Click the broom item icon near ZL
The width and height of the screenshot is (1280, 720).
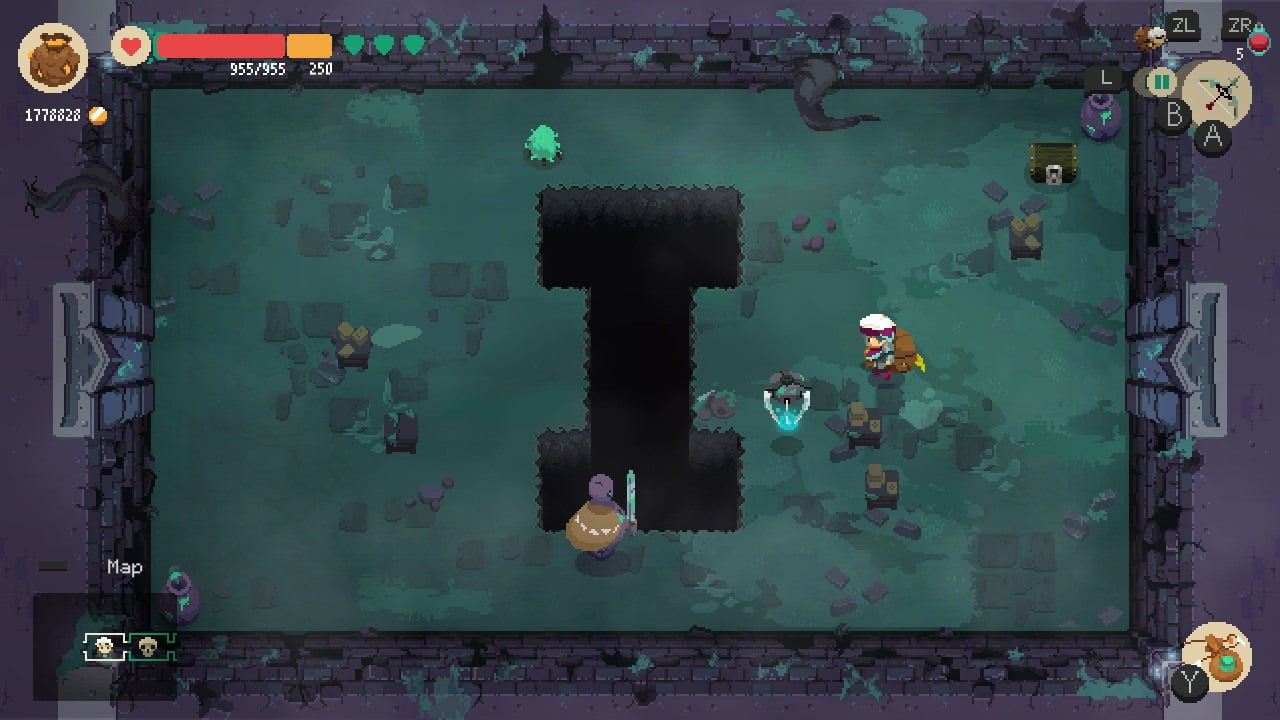coord(1149,37)
